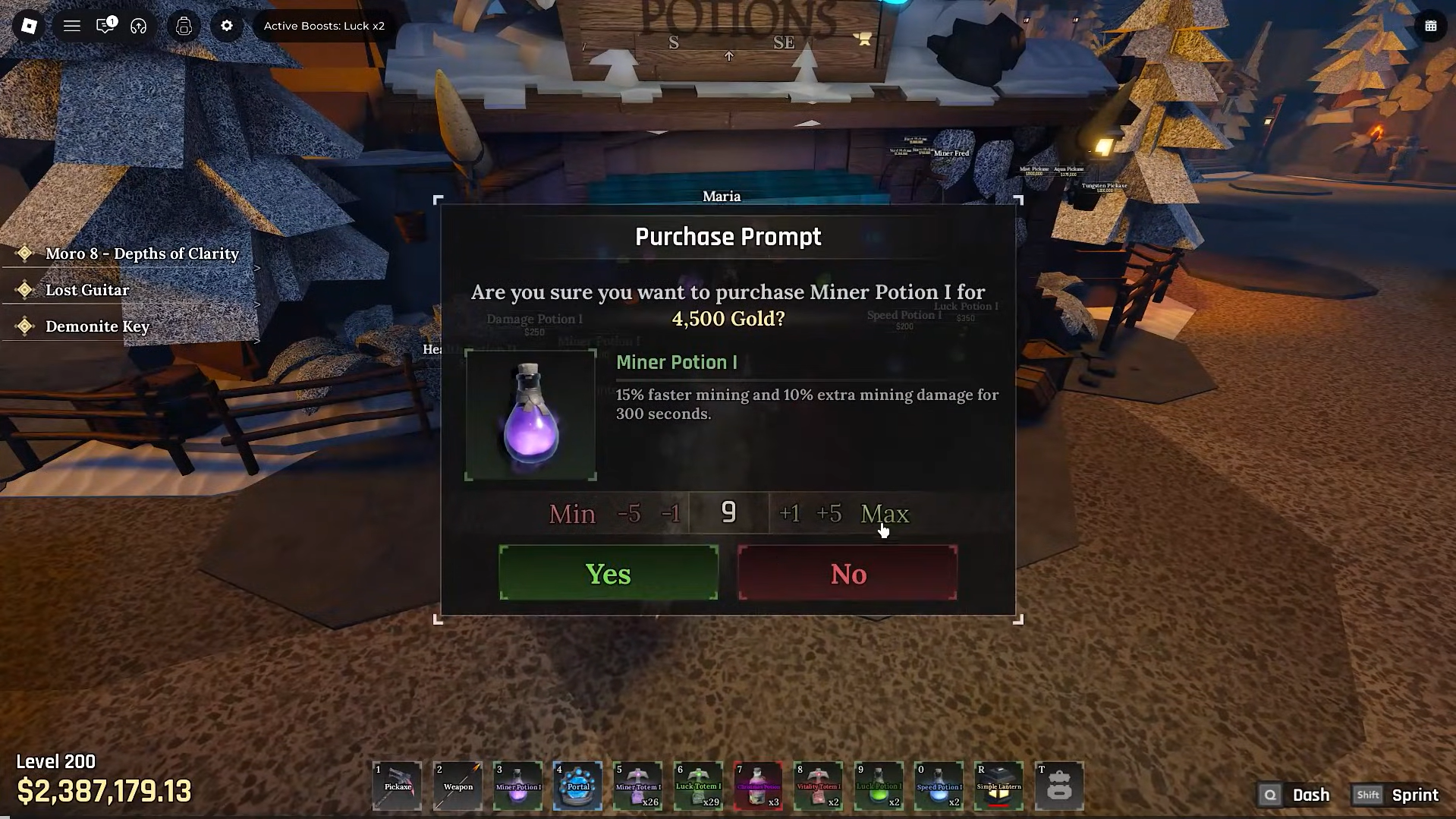
Task: Equip the Simple Lantern slot
Action: 998,786
